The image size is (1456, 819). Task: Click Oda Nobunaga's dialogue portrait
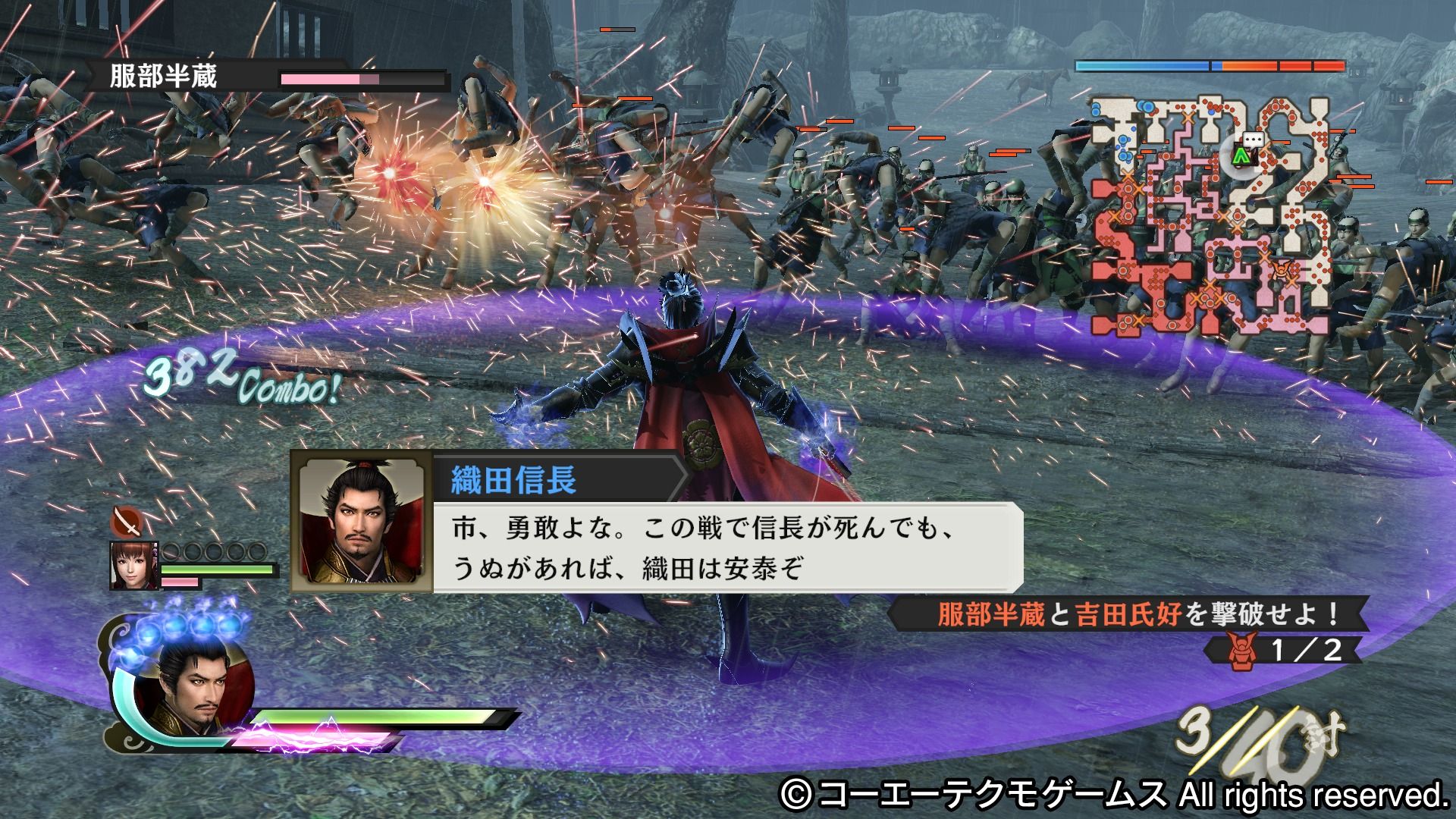click(362, 521)
